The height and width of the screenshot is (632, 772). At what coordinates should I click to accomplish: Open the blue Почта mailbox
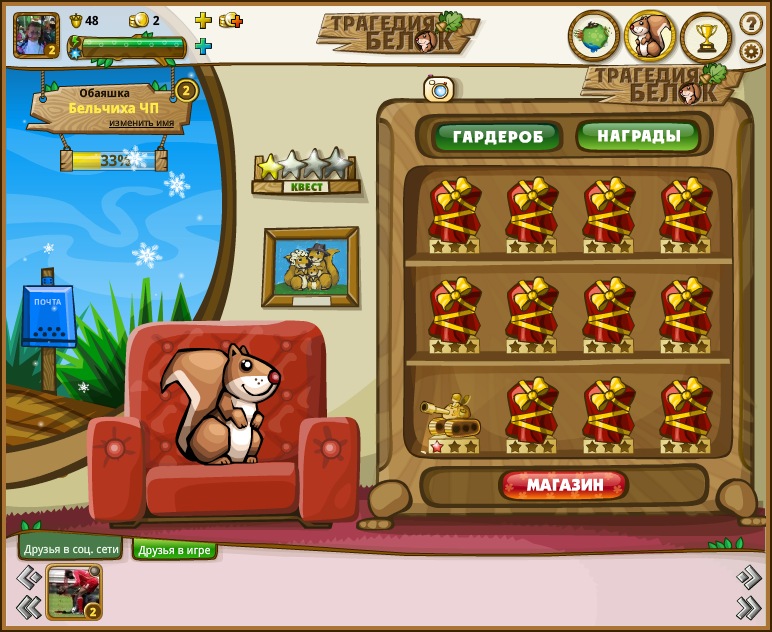(x=48, y=316)
